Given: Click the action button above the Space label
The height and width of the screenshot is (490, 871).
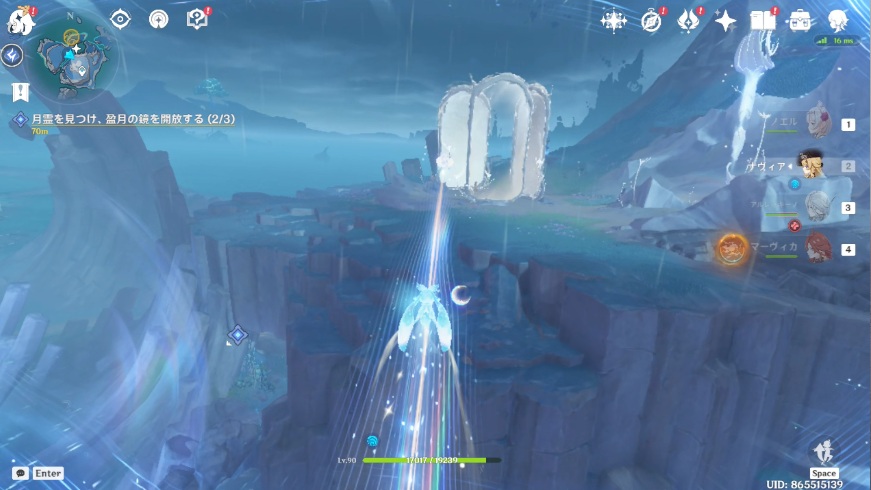Looking at the screenshot, I should [824, 452].
